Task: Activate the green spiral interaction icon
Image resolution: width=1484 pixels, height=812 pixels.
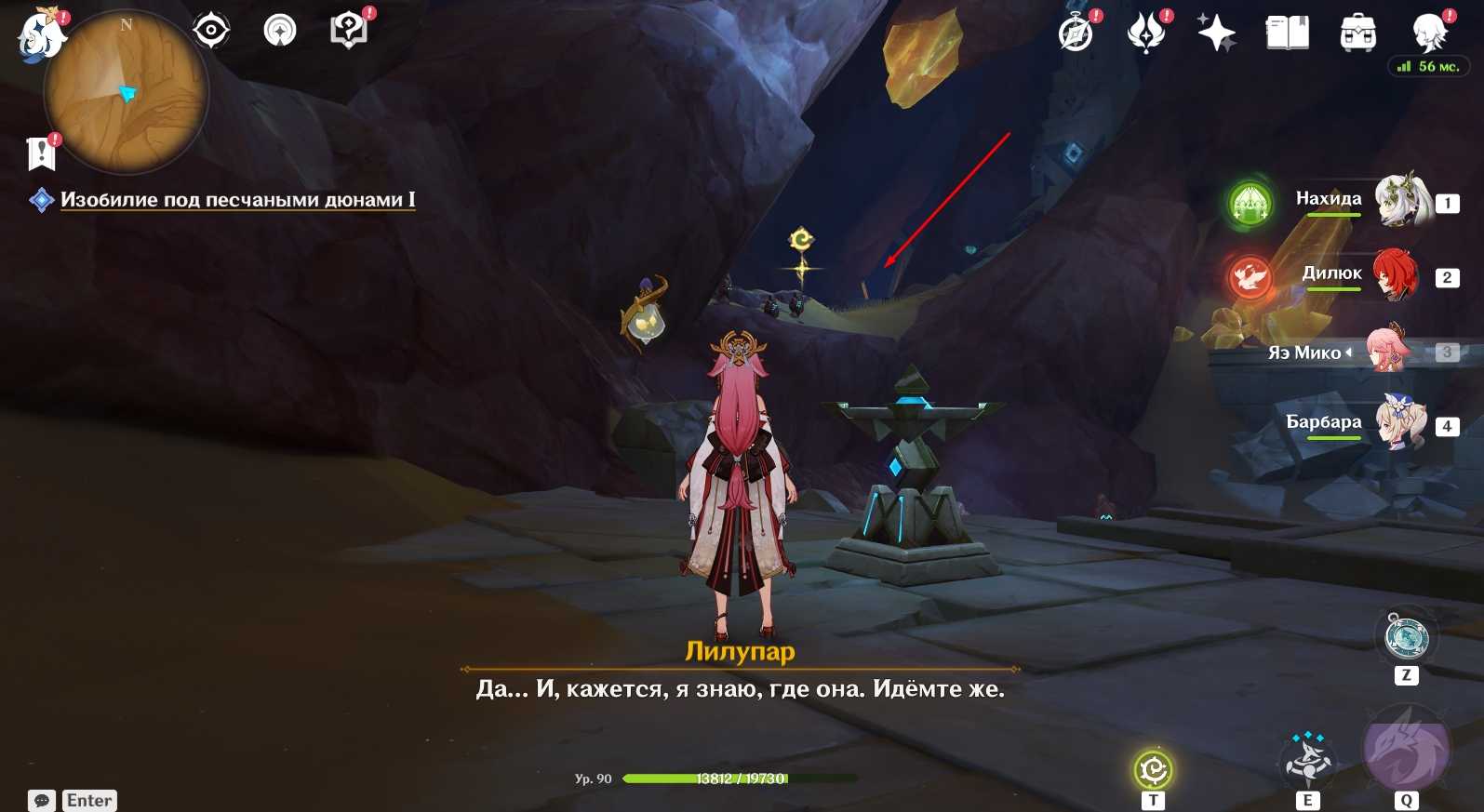Action: pos(1154,770)
